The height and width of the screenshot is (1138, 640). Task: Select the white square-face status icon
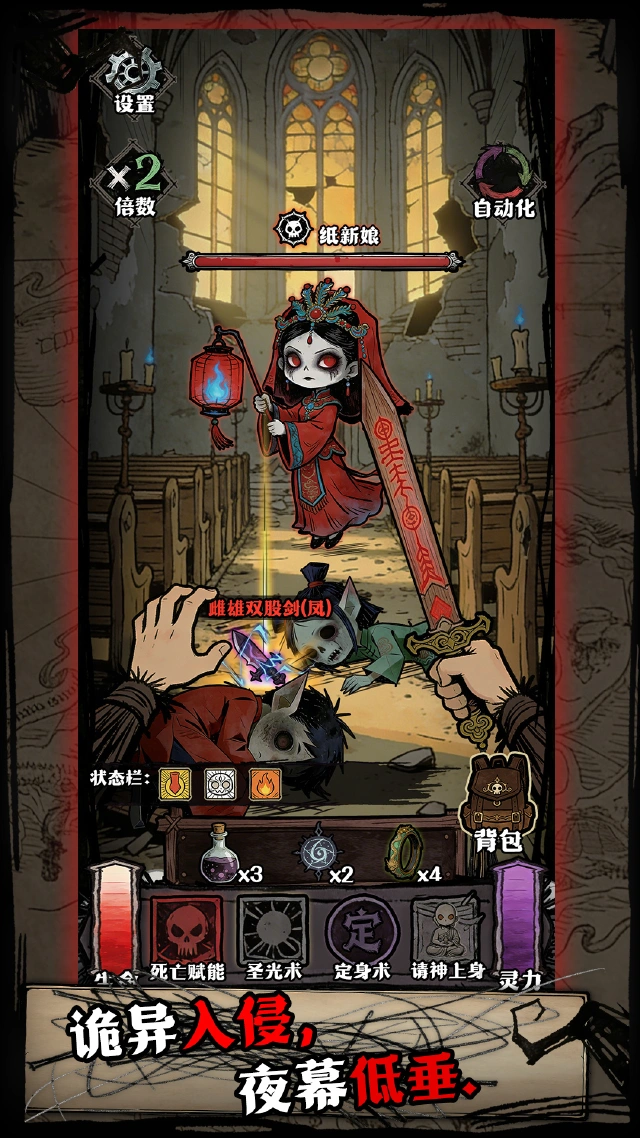[220, 783]
